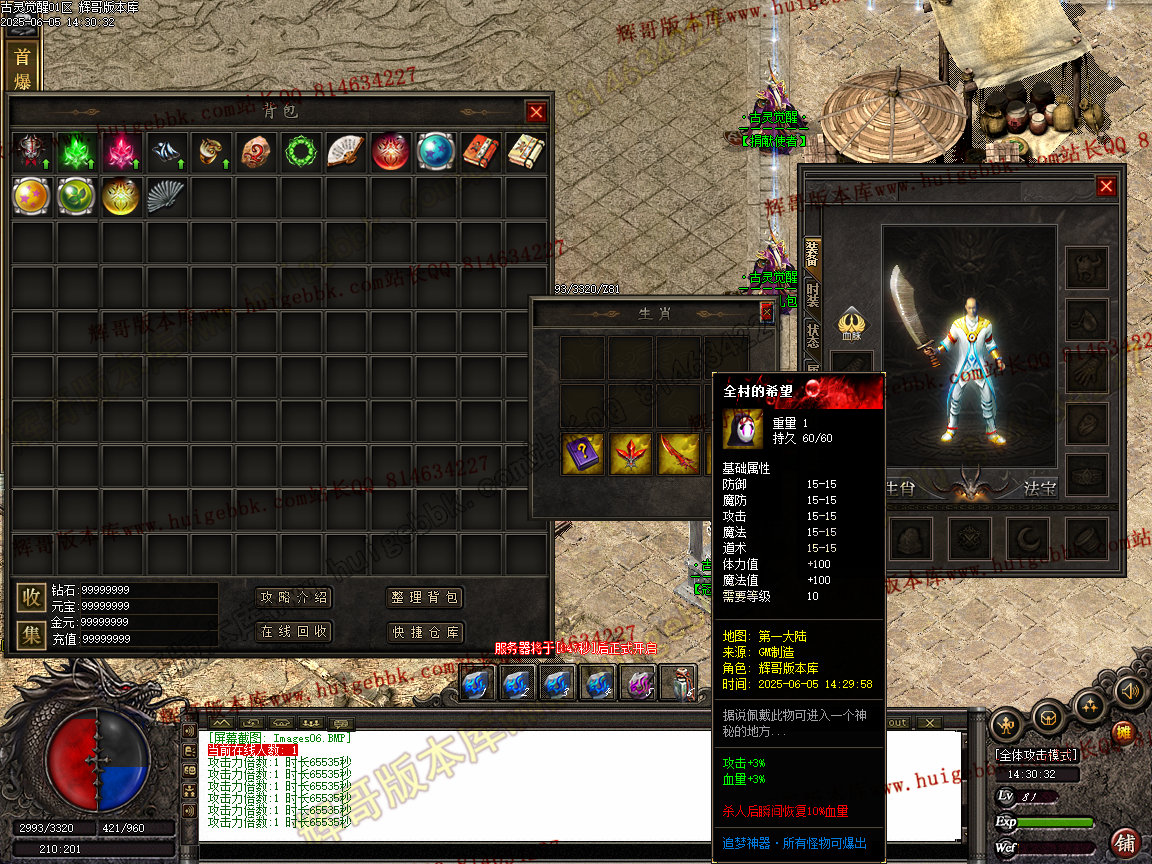
Task: Pick the grey folding fan item
Action: click(x=165, y=196)
